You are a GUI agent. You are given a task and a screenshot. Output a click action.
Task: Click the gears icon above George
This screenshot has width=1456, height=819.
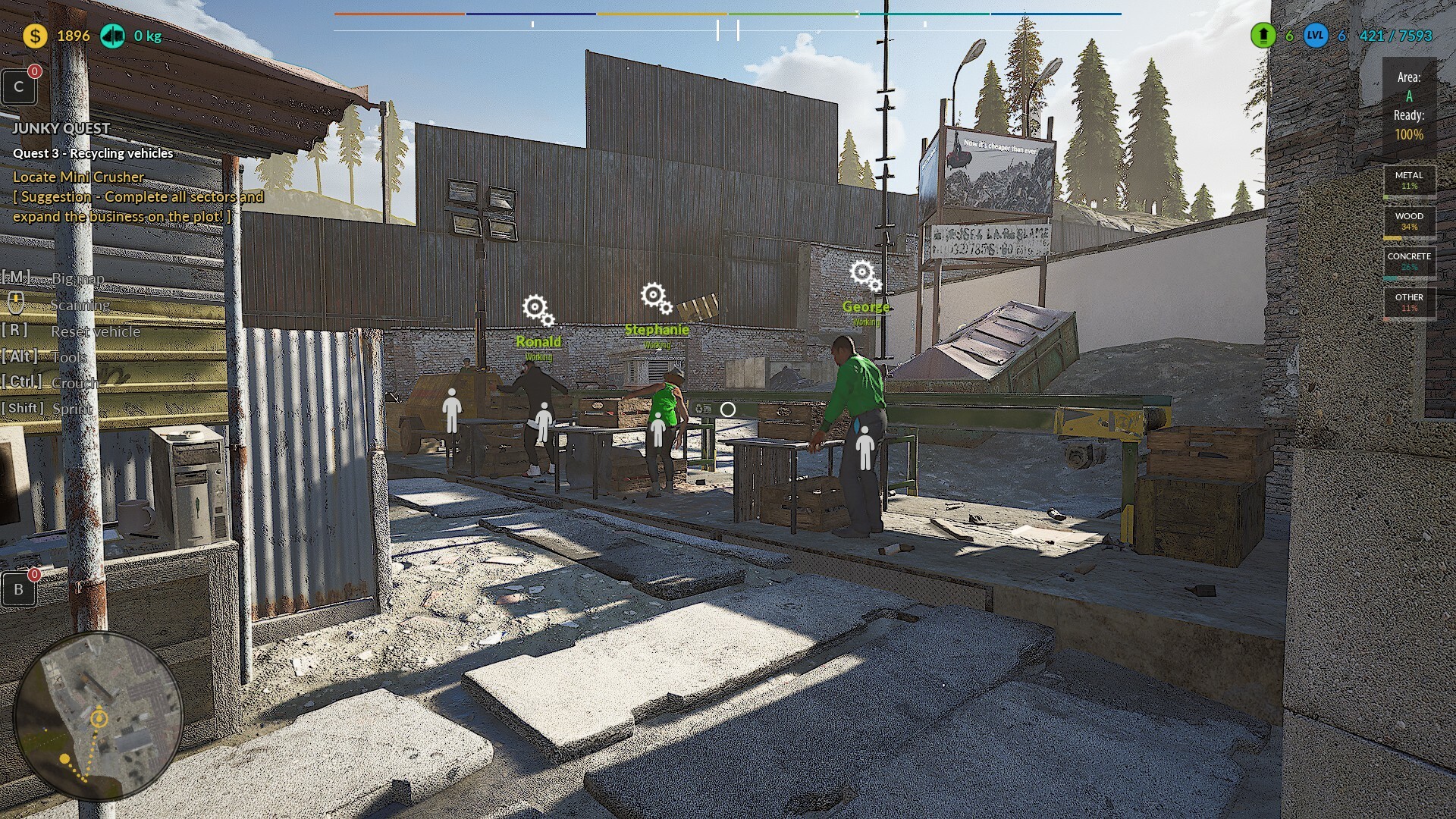pos(862,272)
